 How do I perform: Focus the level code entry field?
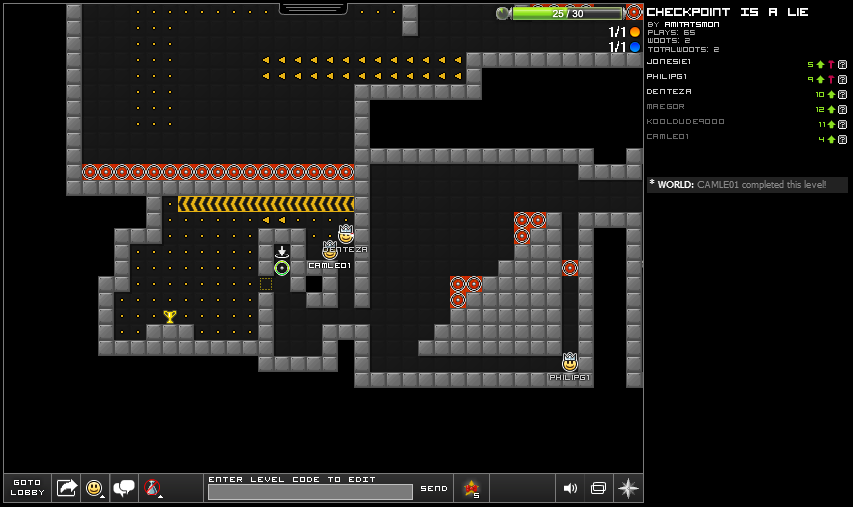[x=310, y=492]
